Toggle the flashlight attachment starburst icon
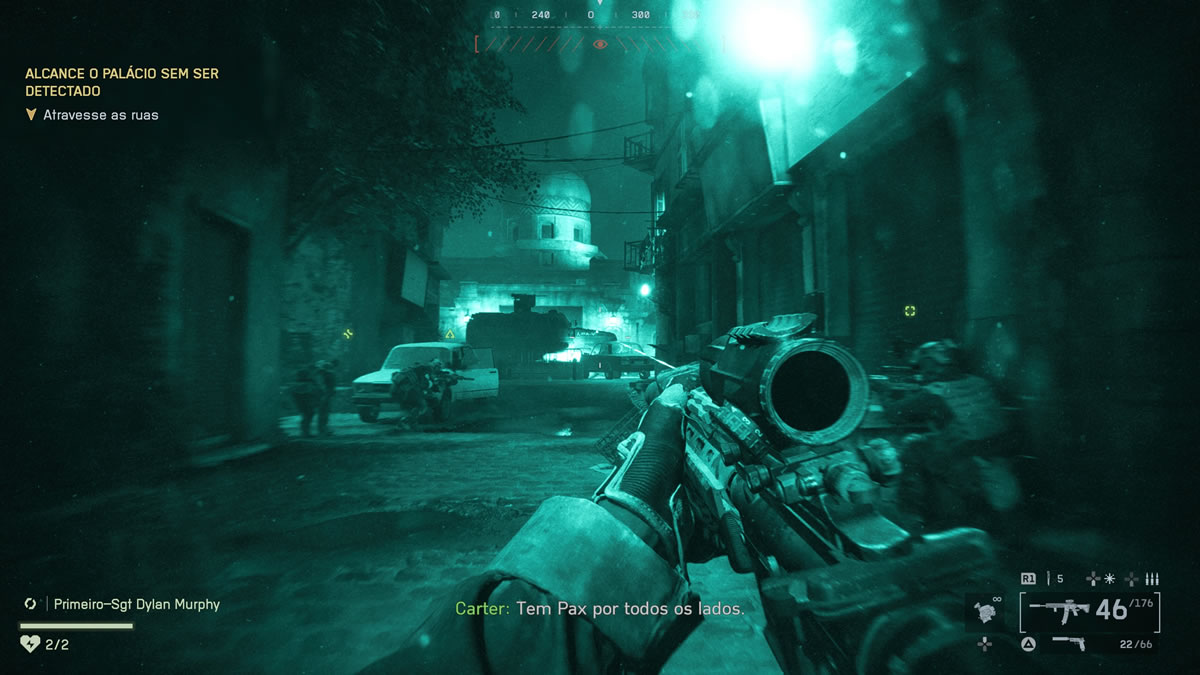The height and width of the screenshot is (675, 1200). click(1109, 578)
